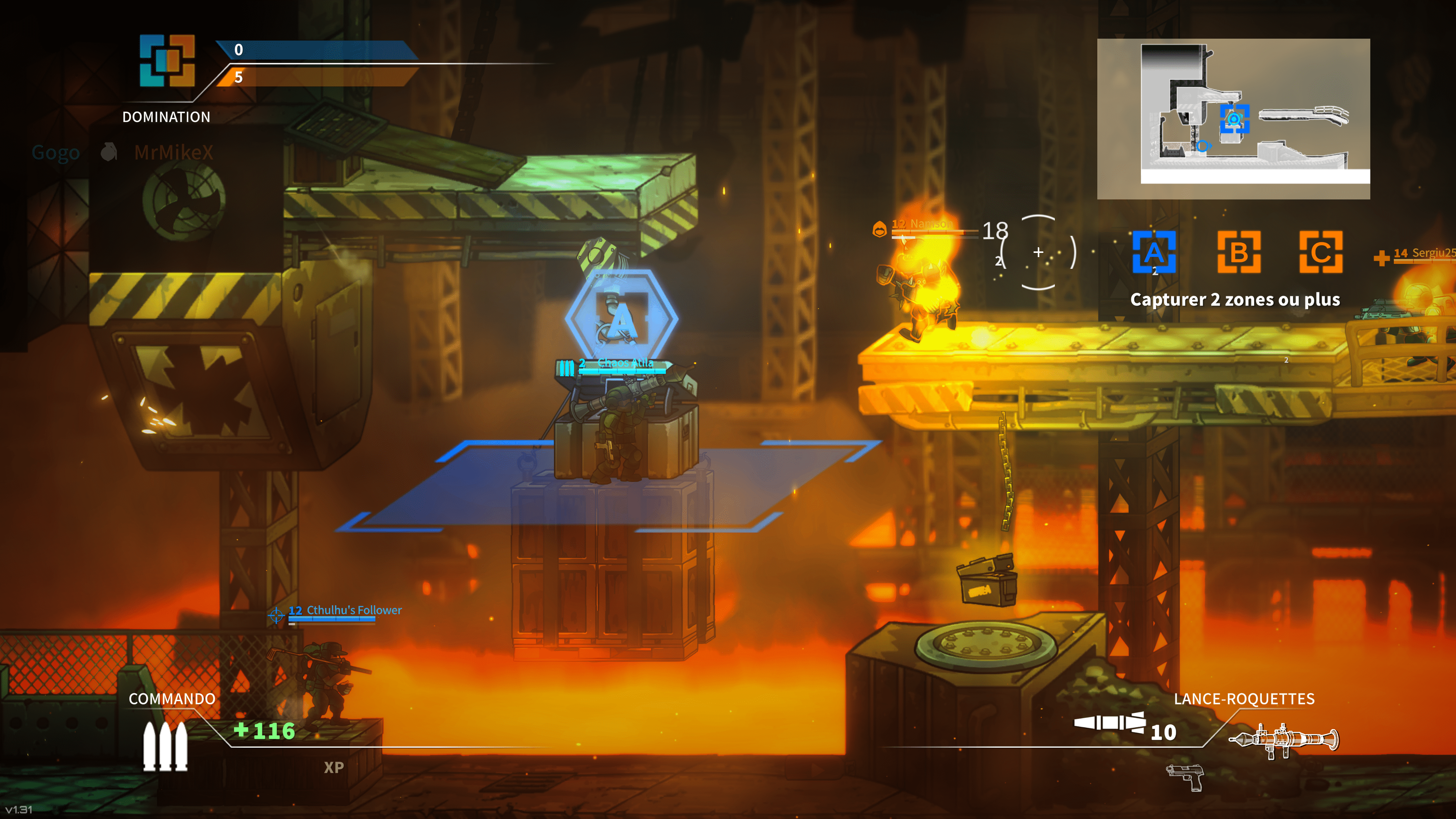
Task: Switch to the pistol sidearm icon
Action: coord(1185,777)
